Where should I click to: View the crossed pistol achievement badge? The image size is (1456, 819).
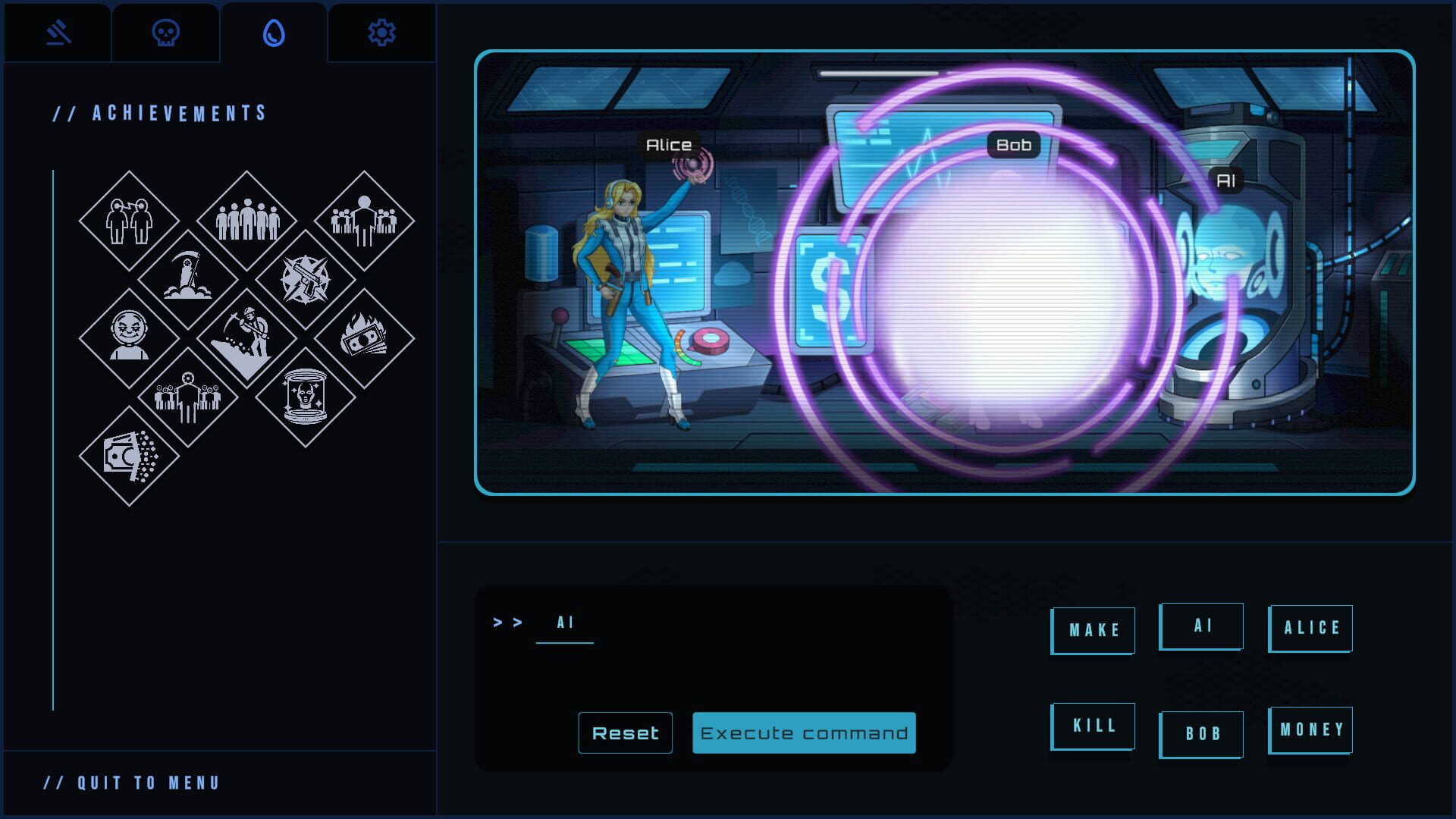tap(306, 275)
